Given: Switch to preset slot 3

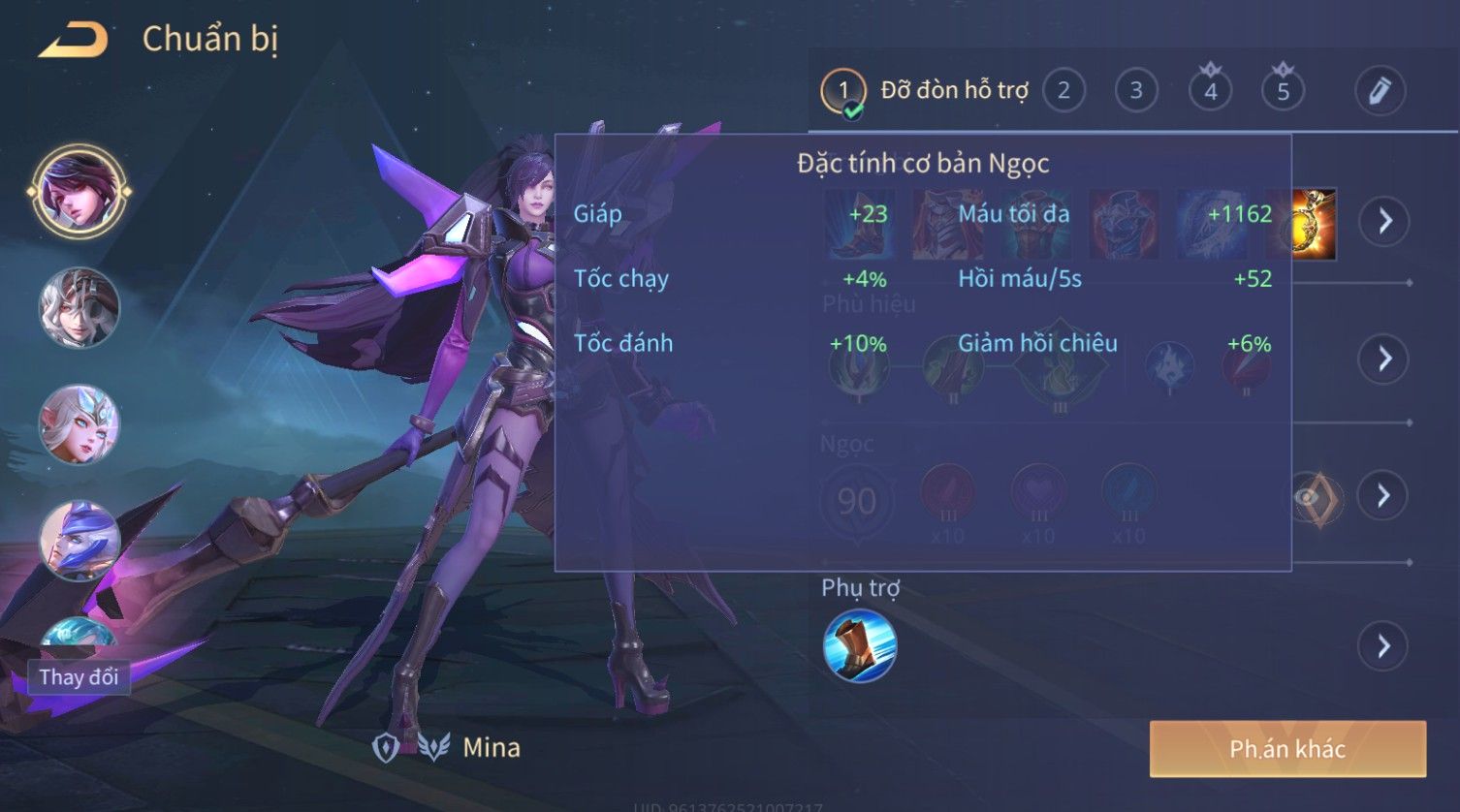Looking at the screenshot, I should click(1136, 91).
